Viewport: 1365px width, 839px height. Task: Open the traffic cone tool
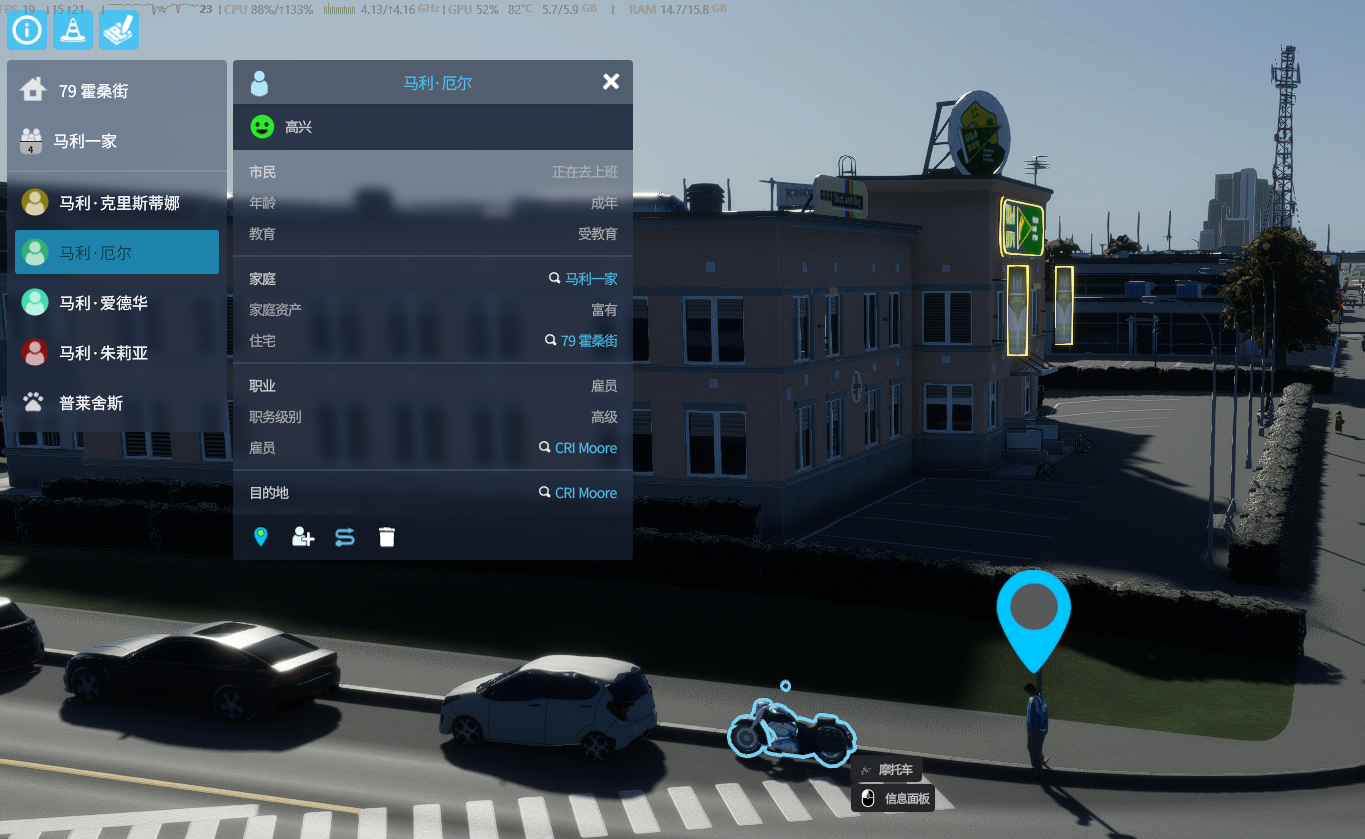coord(73,30)
